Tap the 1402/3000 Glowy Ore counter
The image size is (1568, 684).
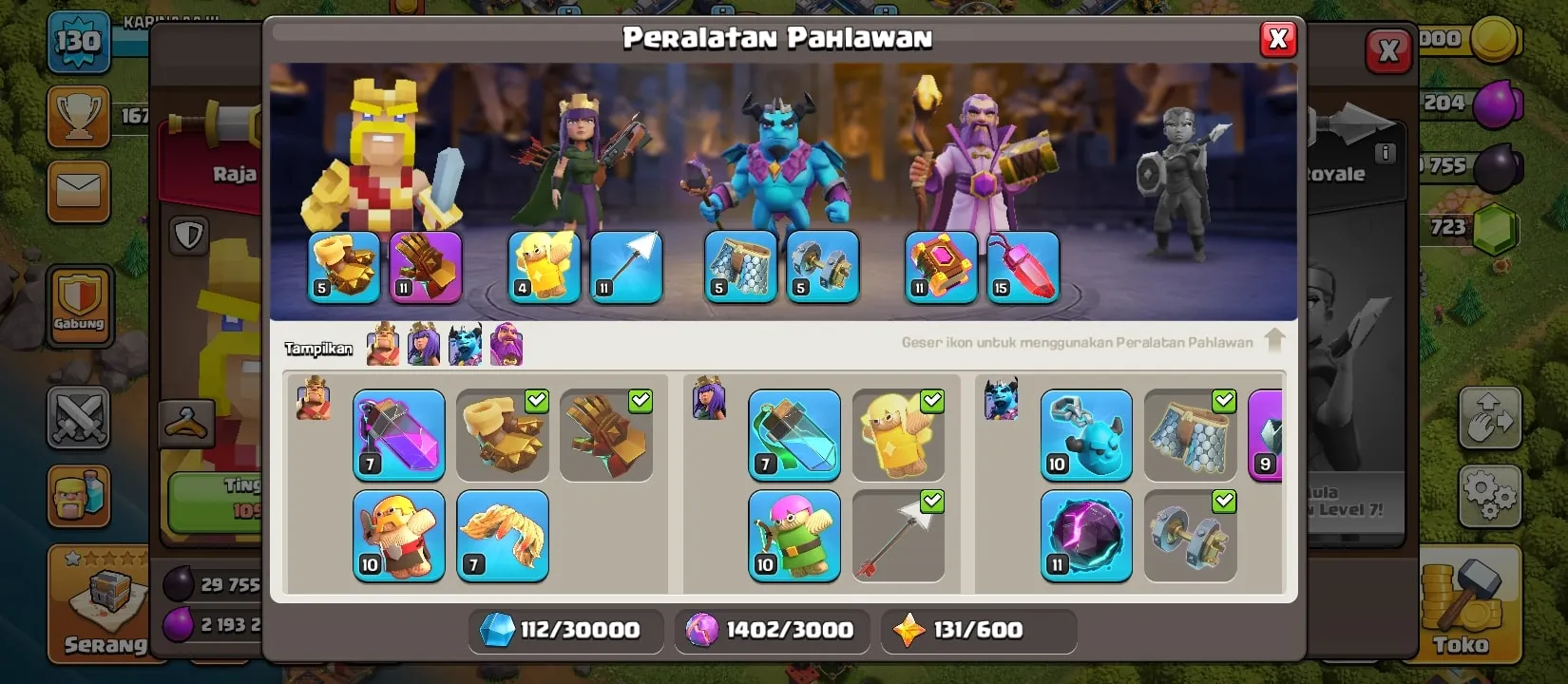(771, 630)
